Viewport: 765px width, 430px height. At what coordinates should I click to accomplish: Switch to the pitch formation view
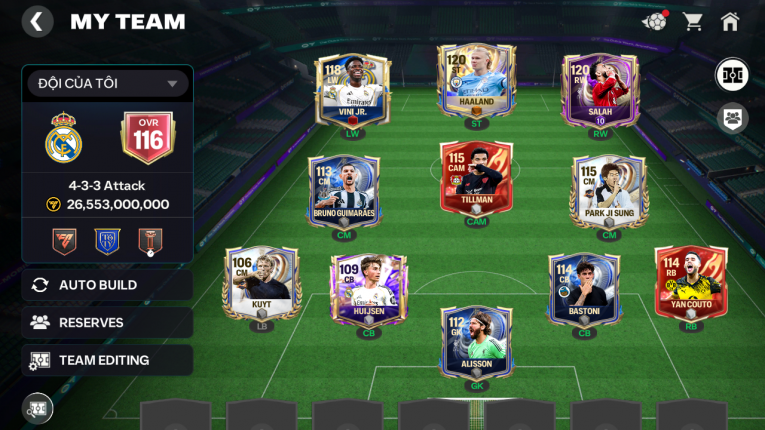[x=732, y=74]
